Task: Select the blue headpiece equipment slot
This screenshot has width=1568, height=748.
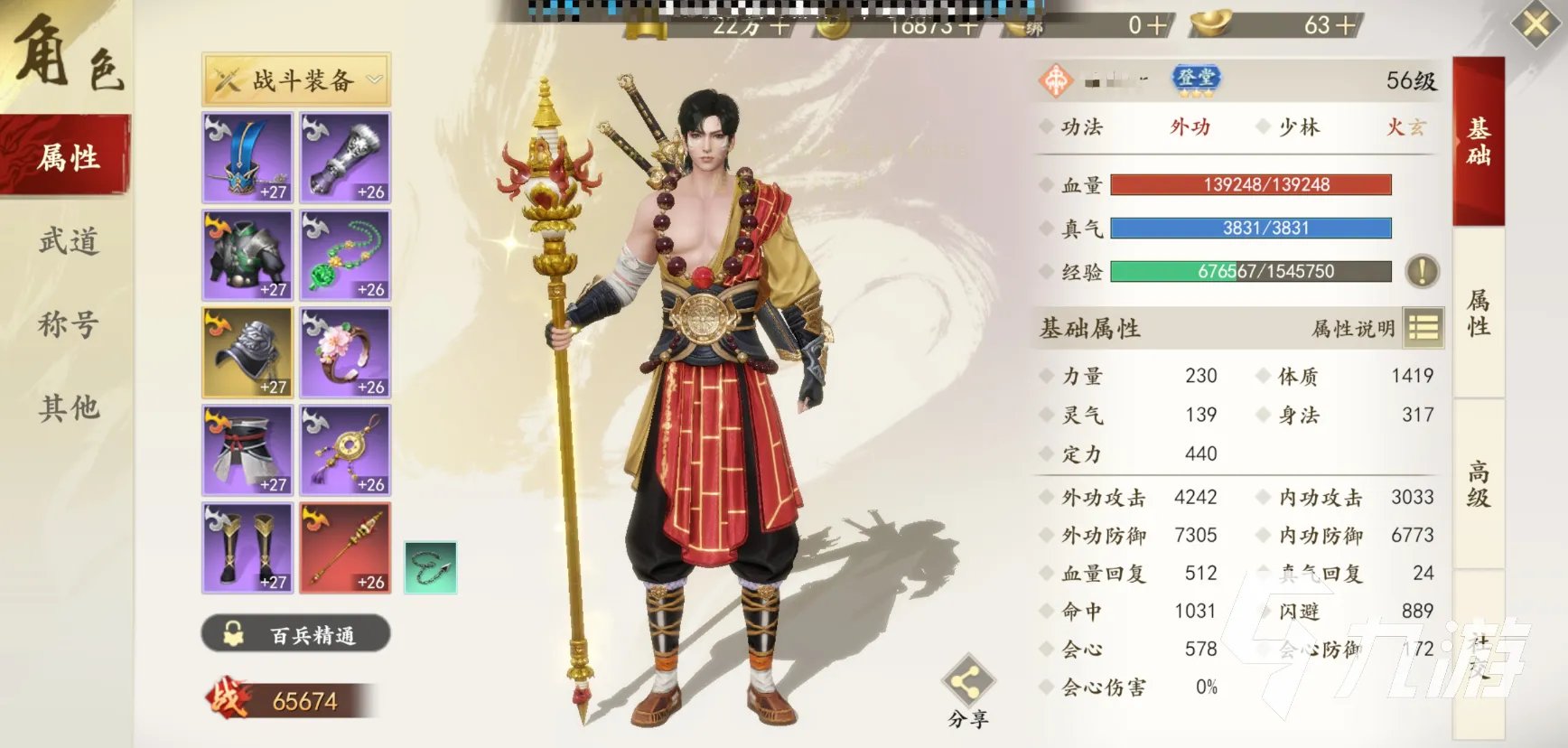Action: pos(247,157)
